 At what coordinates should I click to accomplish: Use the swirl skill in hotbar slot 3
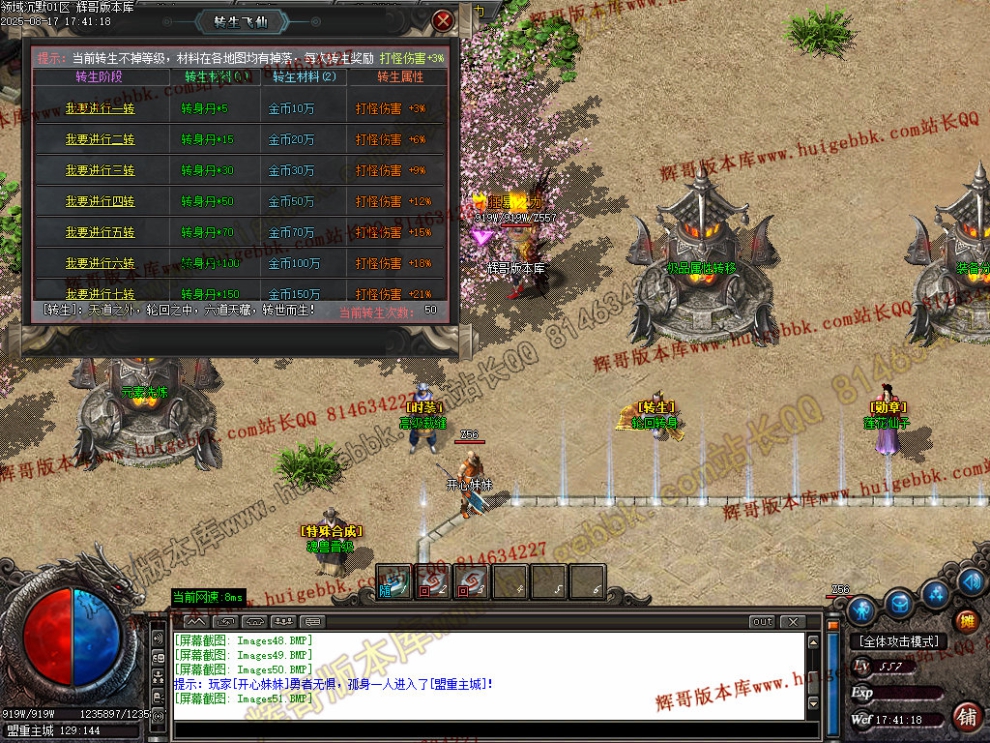tap(471, 581)
